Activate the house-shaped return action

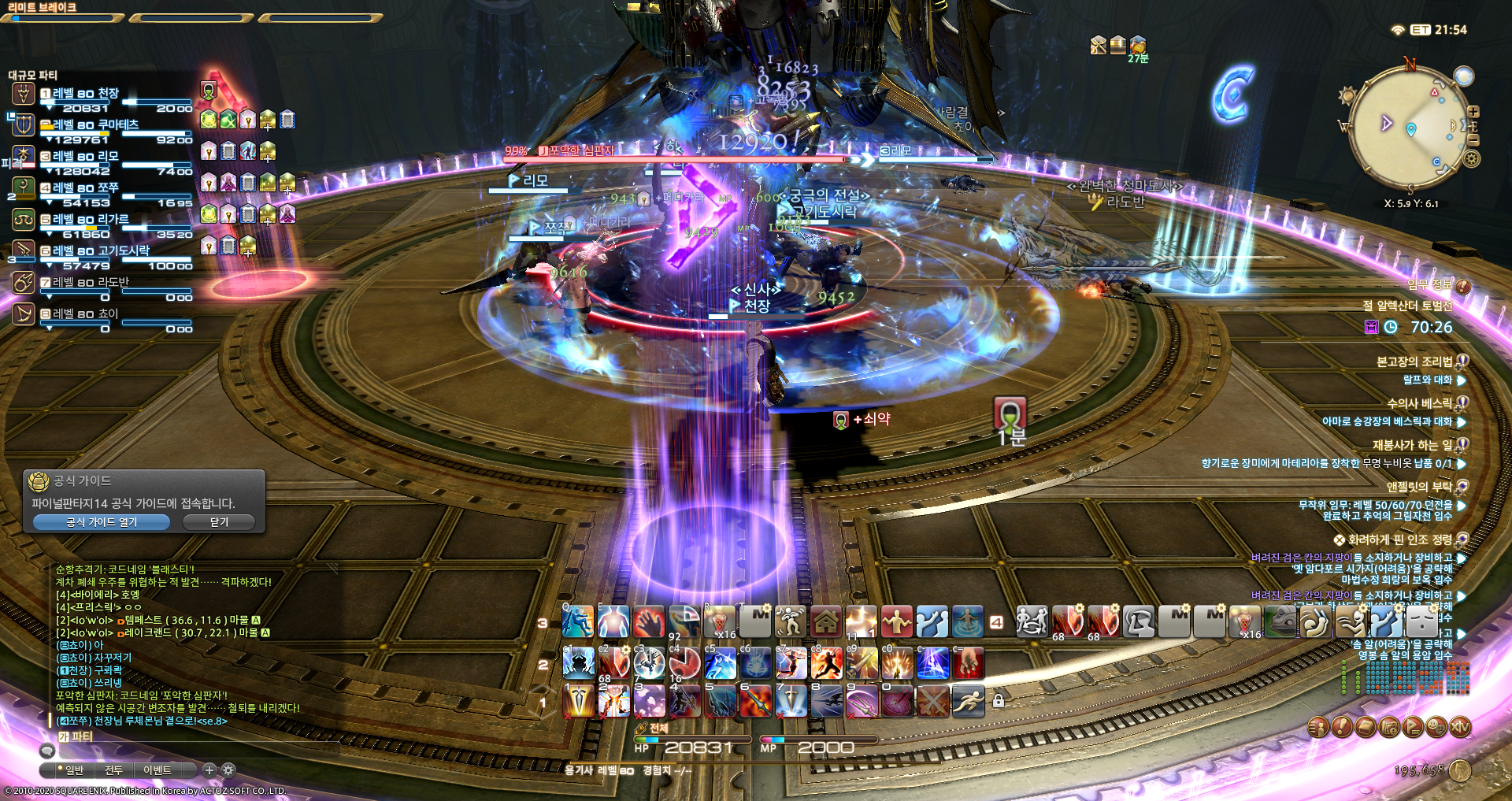pos(826,622)
